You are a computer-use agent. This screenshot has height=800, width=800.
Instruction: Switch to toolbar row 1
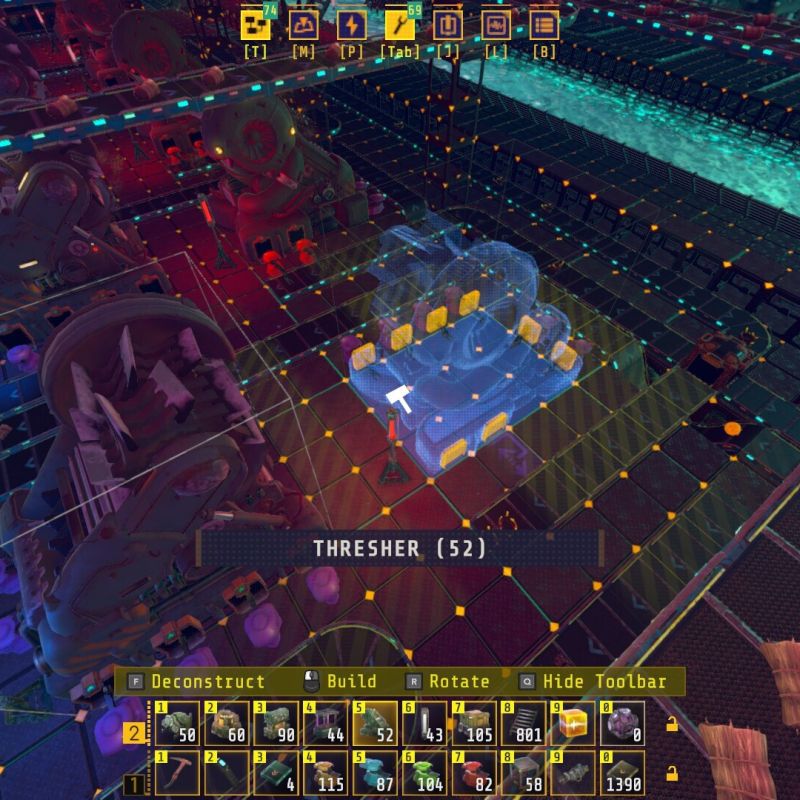[x=132, y=784]
